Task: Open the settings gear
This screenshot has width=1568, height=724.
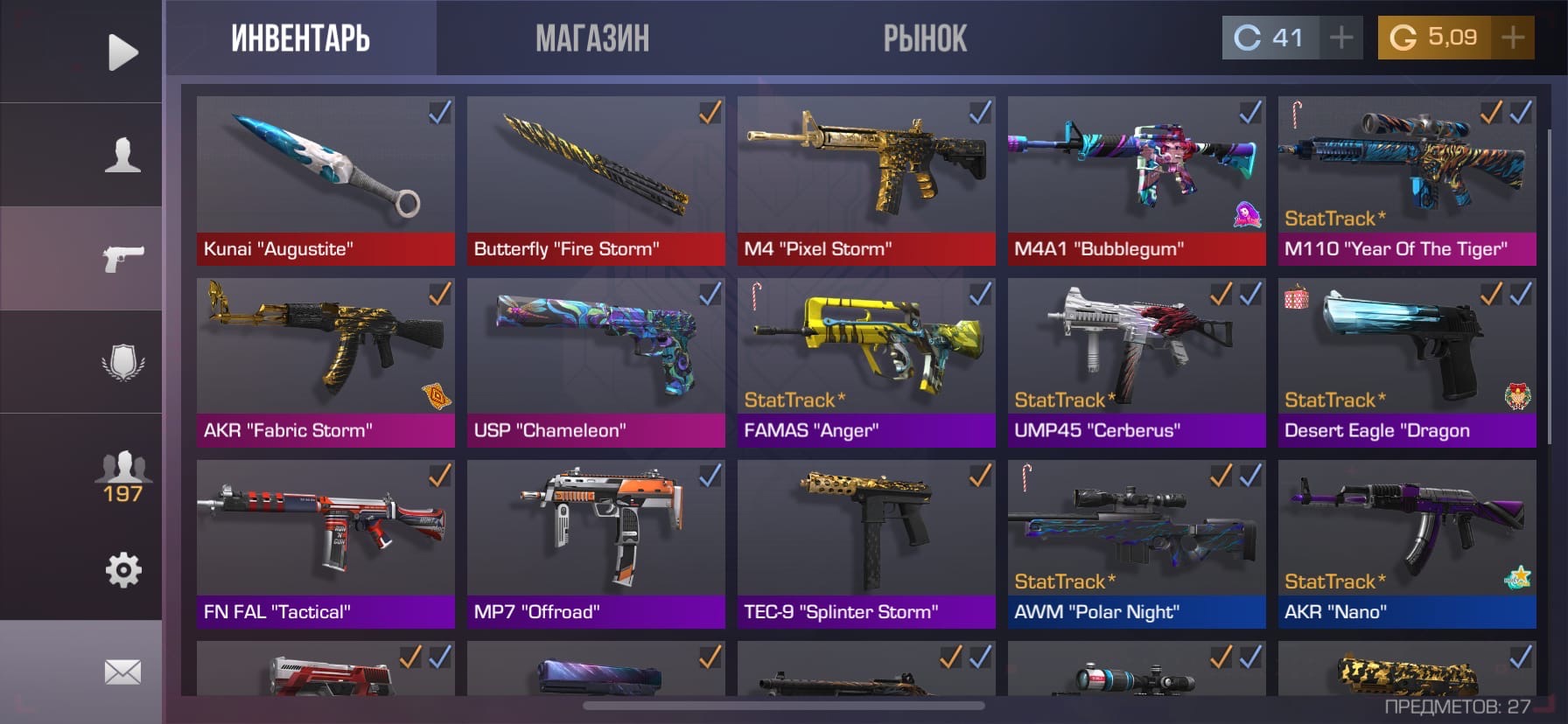Action: point(122,570)
